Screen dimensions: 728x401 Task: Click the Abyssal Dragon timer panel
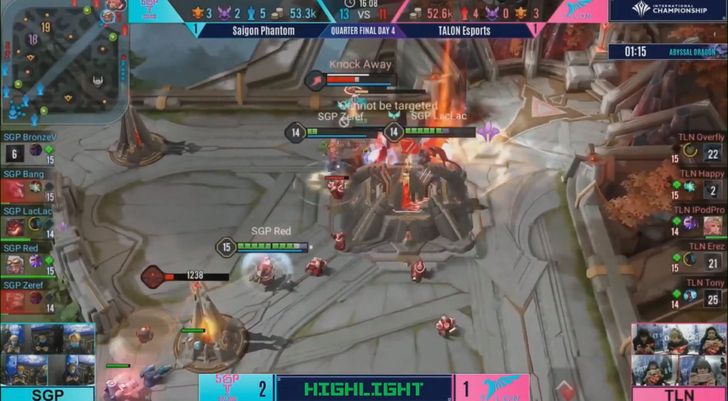tap(664, 50)
